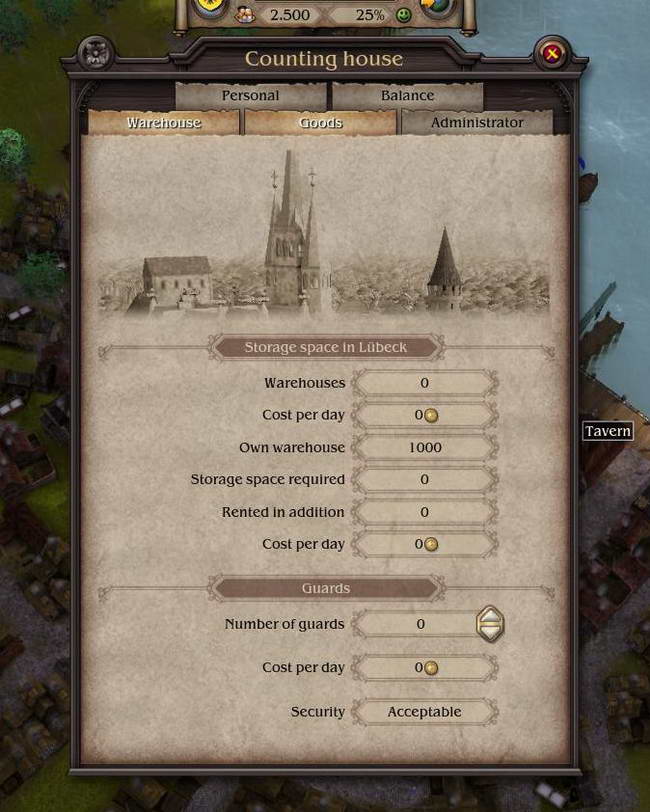The height and width of the screenshot is (812, 650).
Task: Open the Balance tab
Action: (407, 96)
